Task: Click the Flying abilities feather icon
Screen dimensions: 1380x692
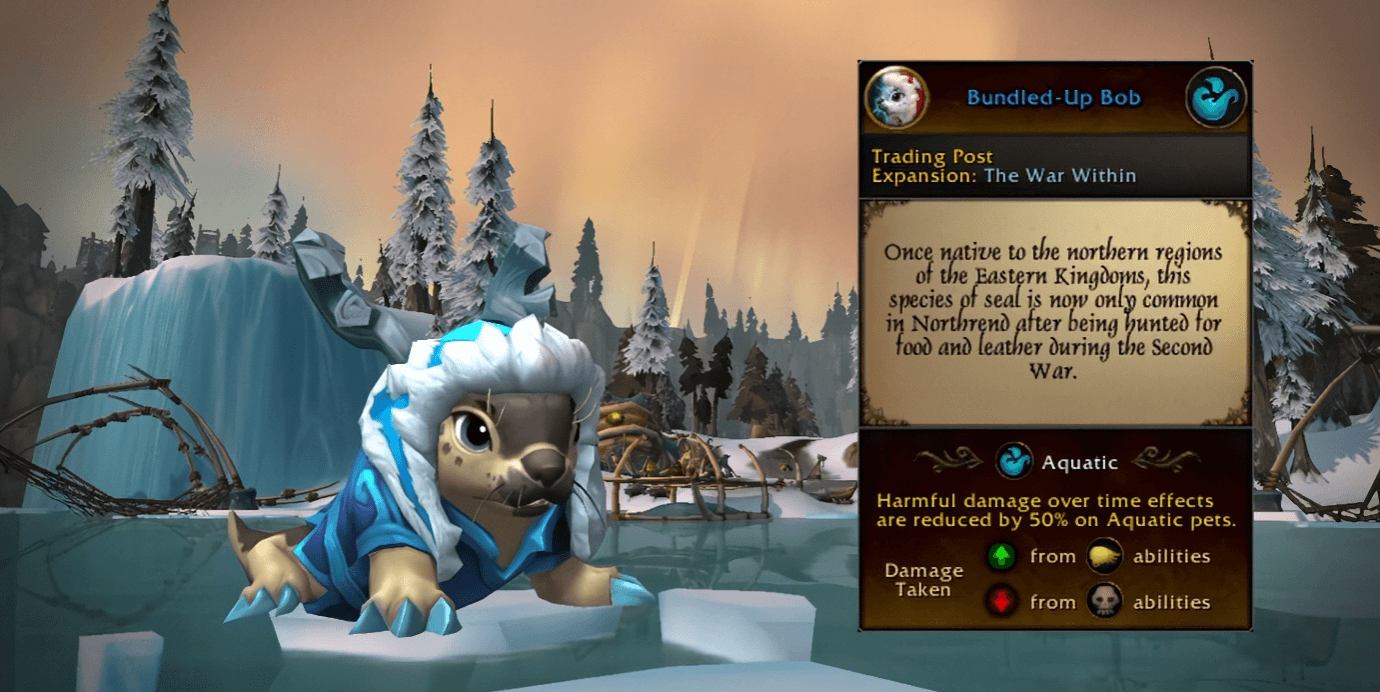Action: click(x=1104, y=557)
